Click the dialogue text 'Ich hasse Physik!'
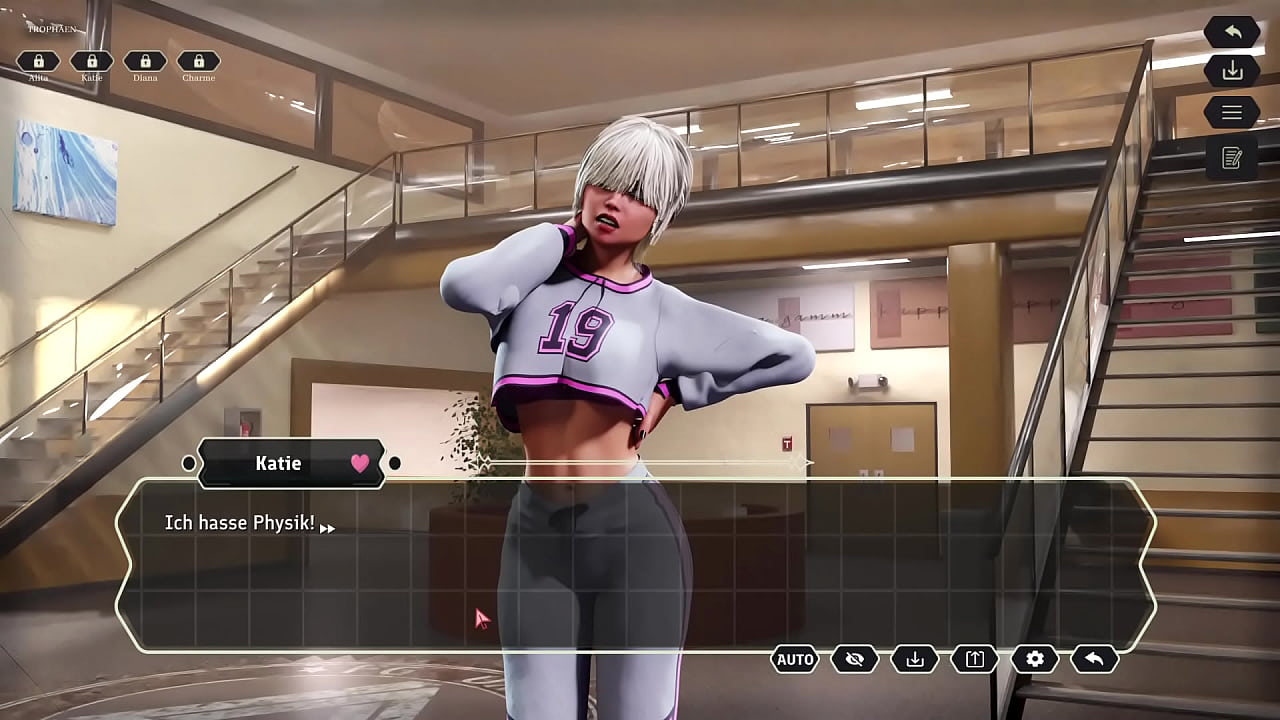The height and width of the screenshot is (720, 1280). pos(239,522)
